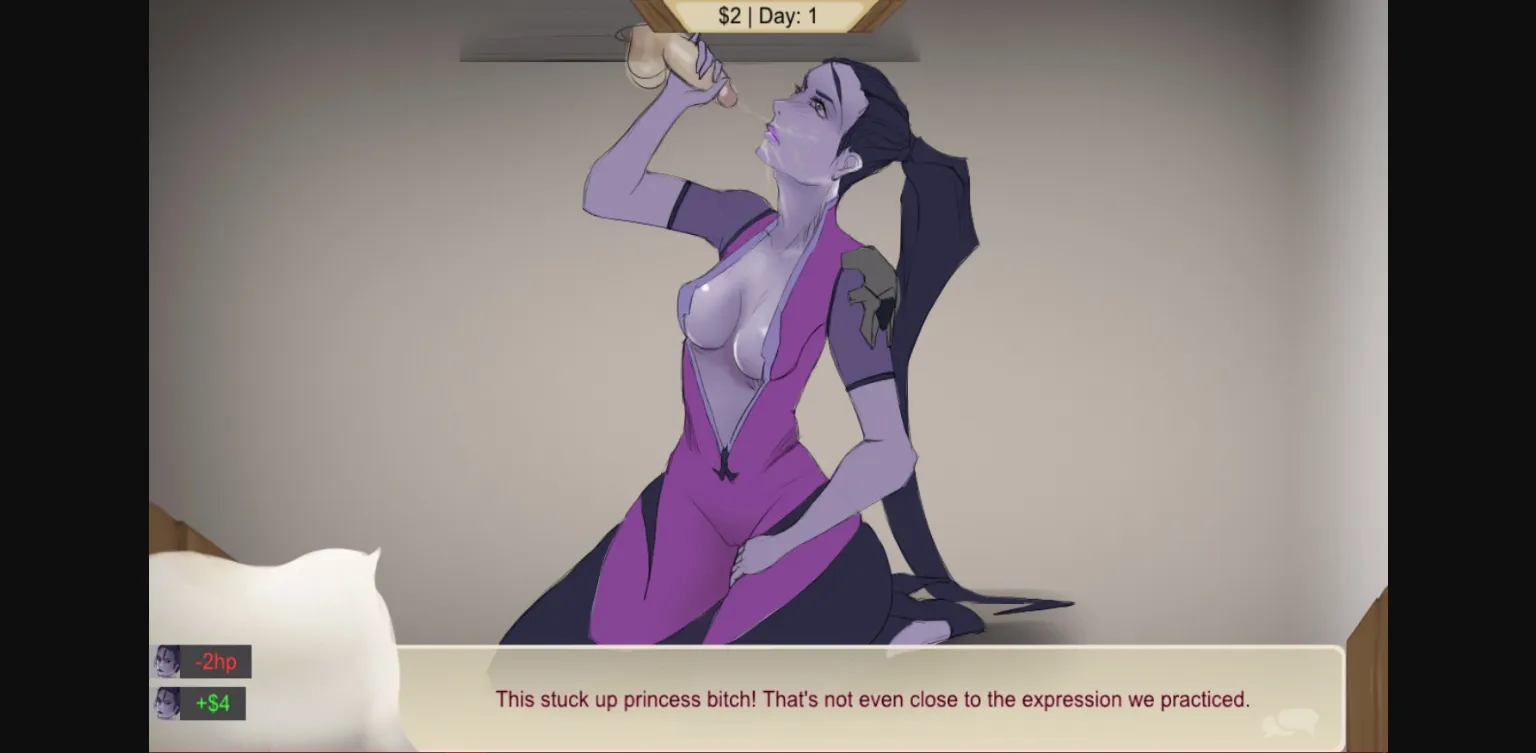This screenshot has height=753, width=1536.
Task: Advance the dialogue by clicking the text box
Action: 870,700
